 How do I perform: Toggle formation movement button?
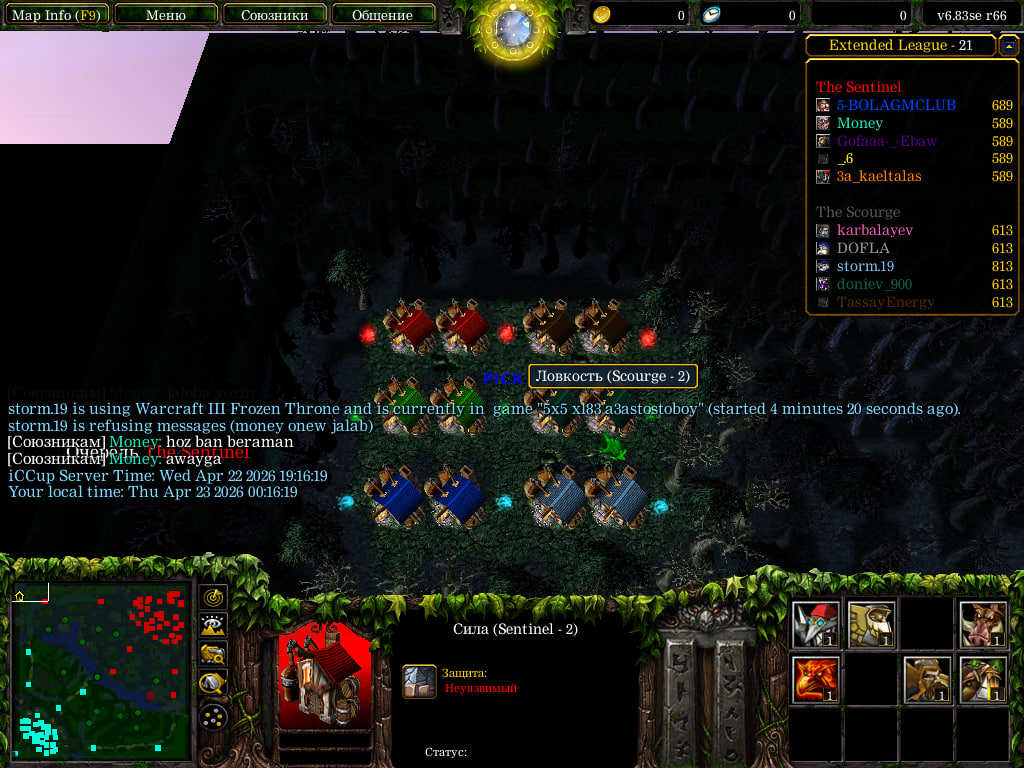coord(213,716)
